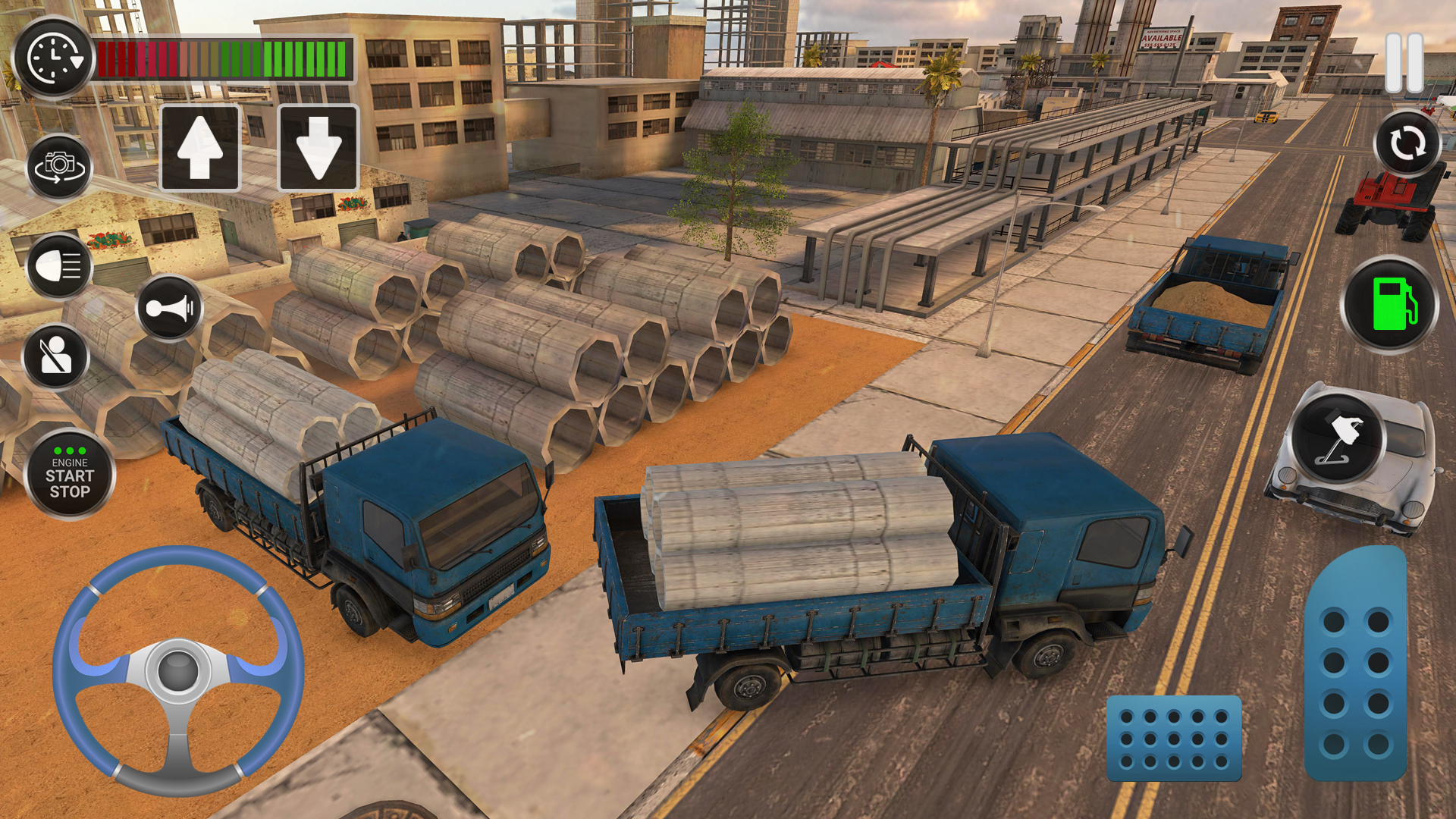
Task: Open the green fuel pump button
Action: 1390,305
